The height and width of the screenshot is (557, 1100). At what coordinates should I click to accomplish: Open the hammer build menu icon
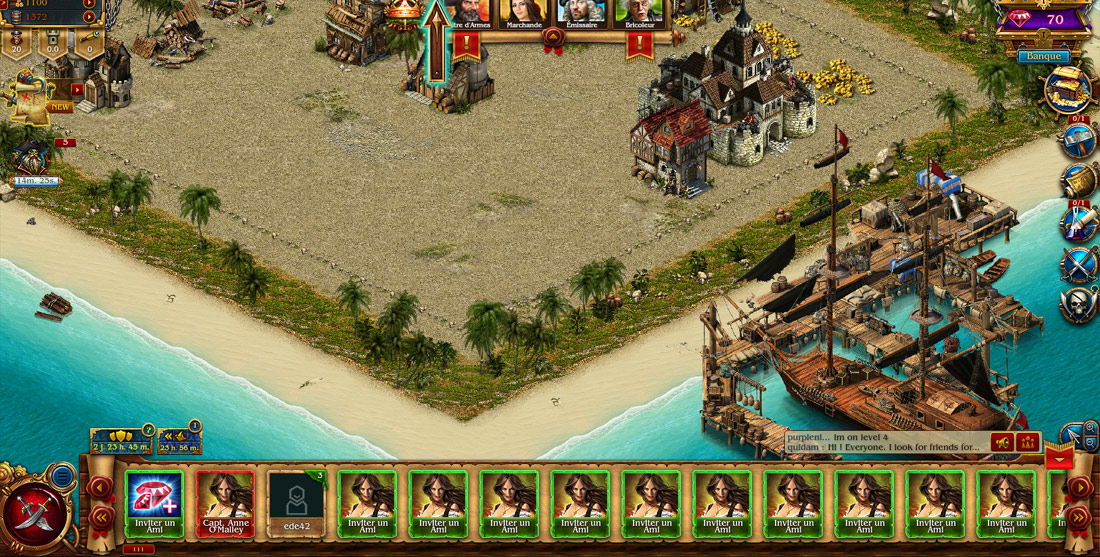[1080, 141]
